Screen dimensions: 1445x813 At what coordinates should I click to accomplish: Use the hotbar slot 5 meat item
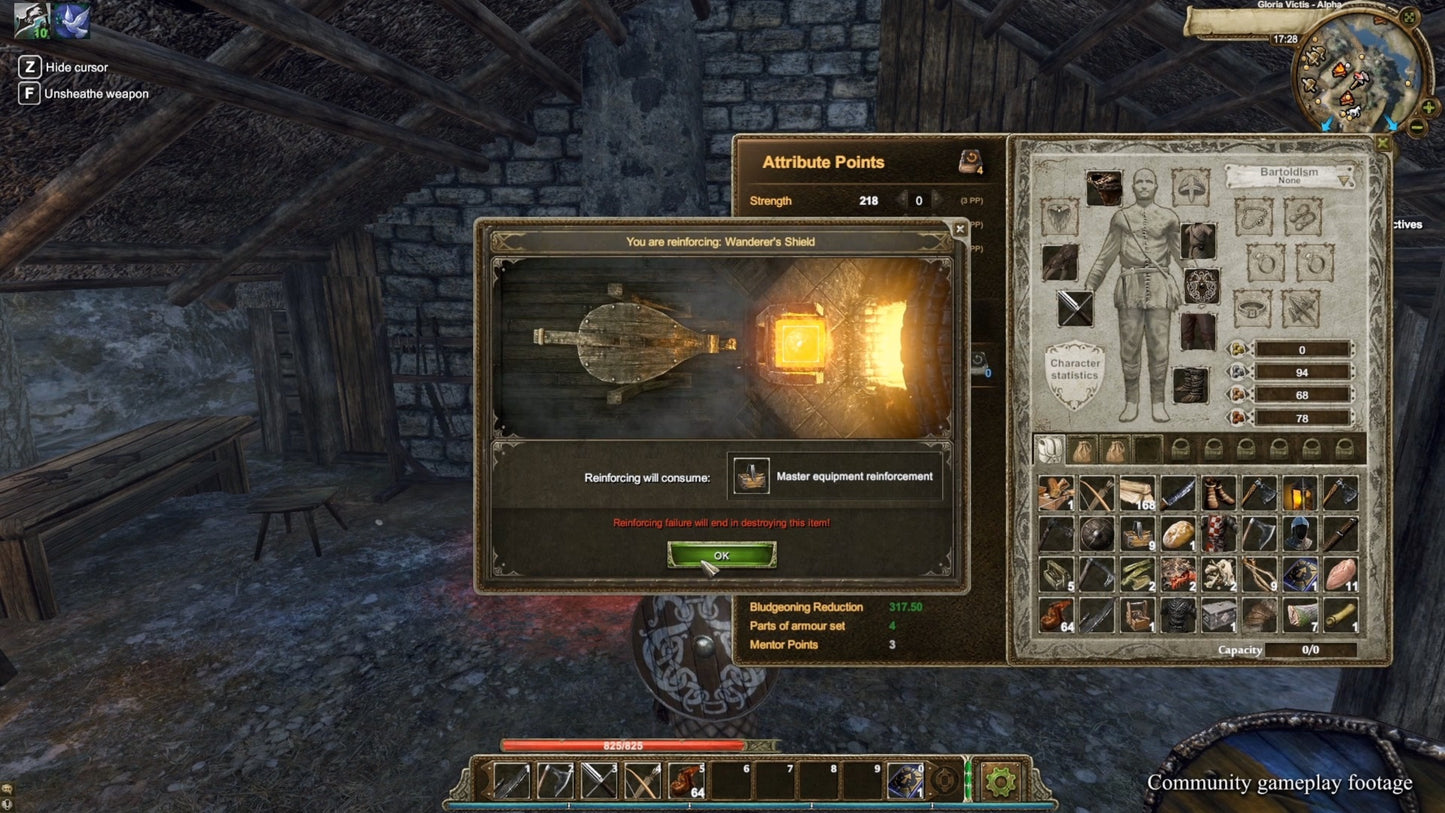pyautogui.click(x=686, y=781)
